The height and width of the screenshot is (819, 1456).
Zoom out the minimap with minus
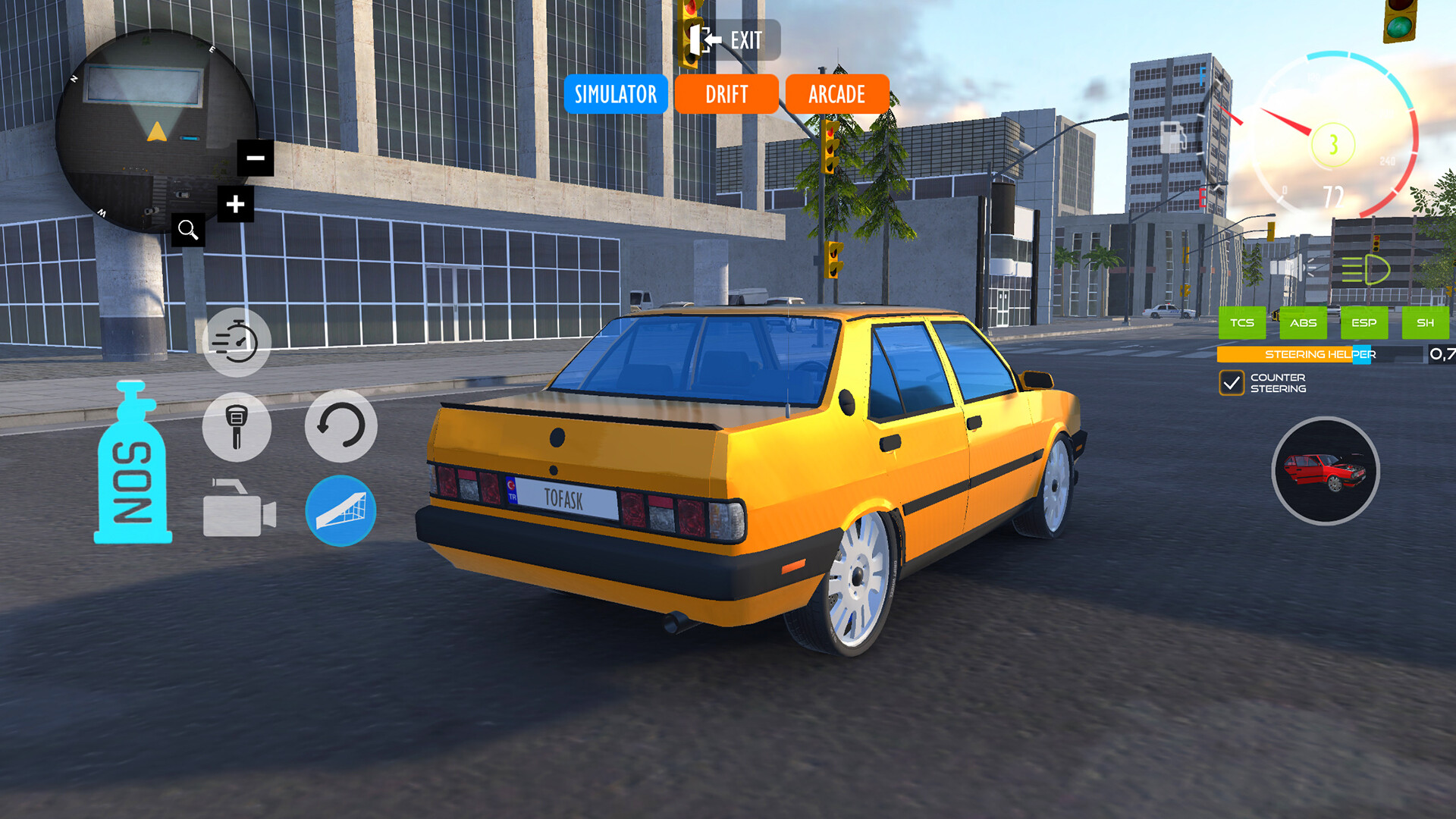255,158
